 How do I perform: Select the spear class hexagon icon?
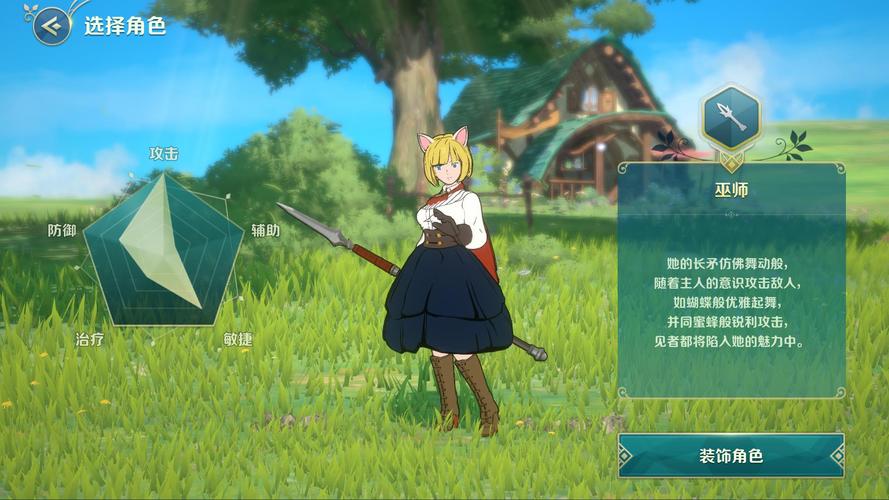point(731,119)
